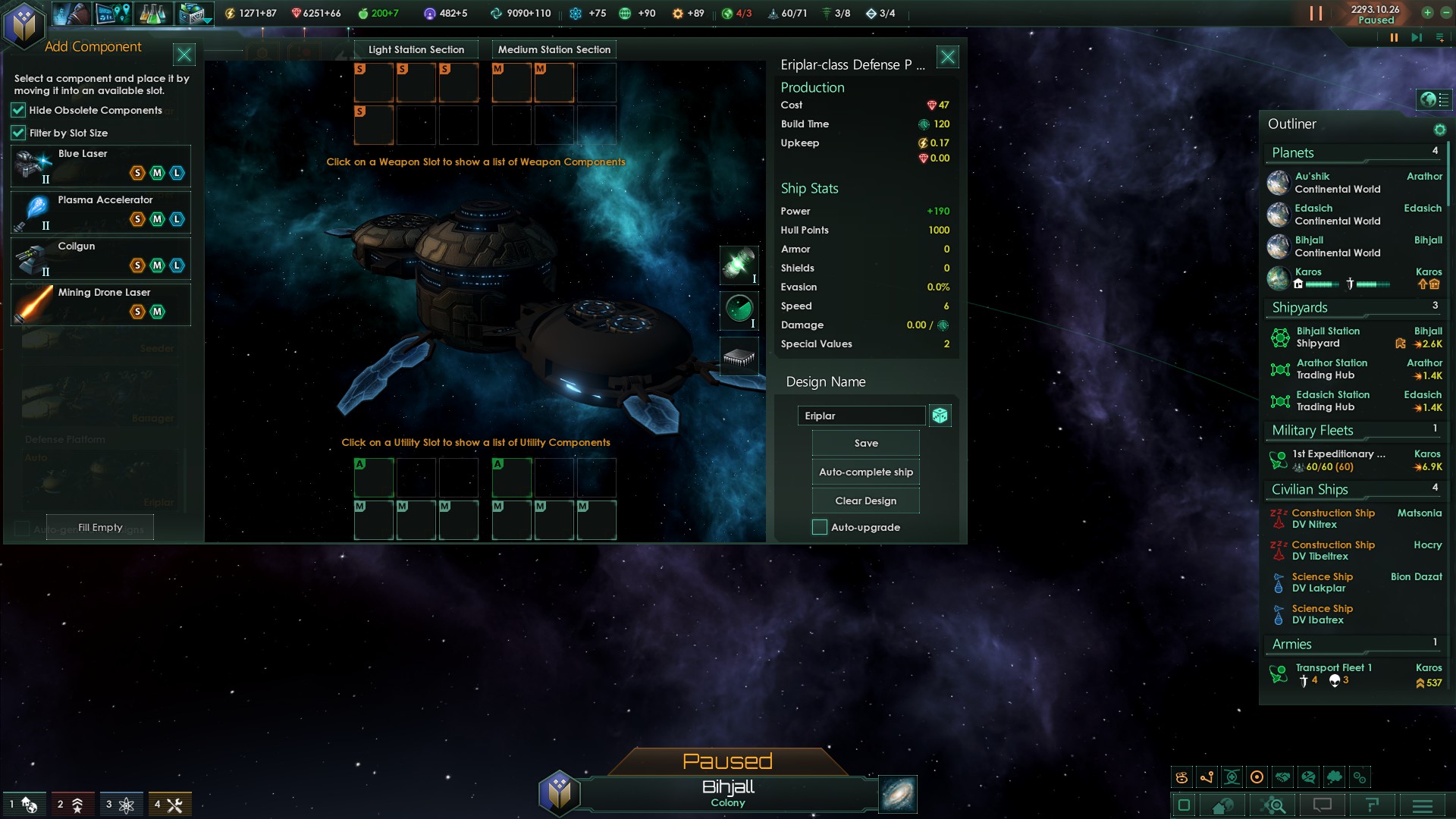The width and height of the screenshot is (1456, 819).
Task: Open the Technology research screen
Action: tap(152, 13)
